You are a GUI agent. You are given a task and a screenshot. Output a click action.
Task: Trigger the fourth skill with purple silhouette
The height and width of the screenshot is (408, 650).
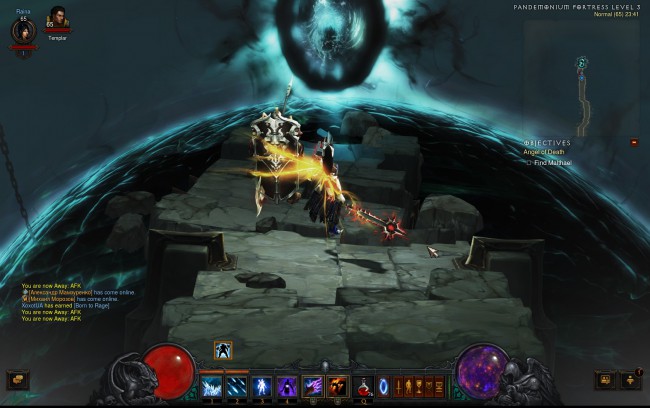click(287, 385)
